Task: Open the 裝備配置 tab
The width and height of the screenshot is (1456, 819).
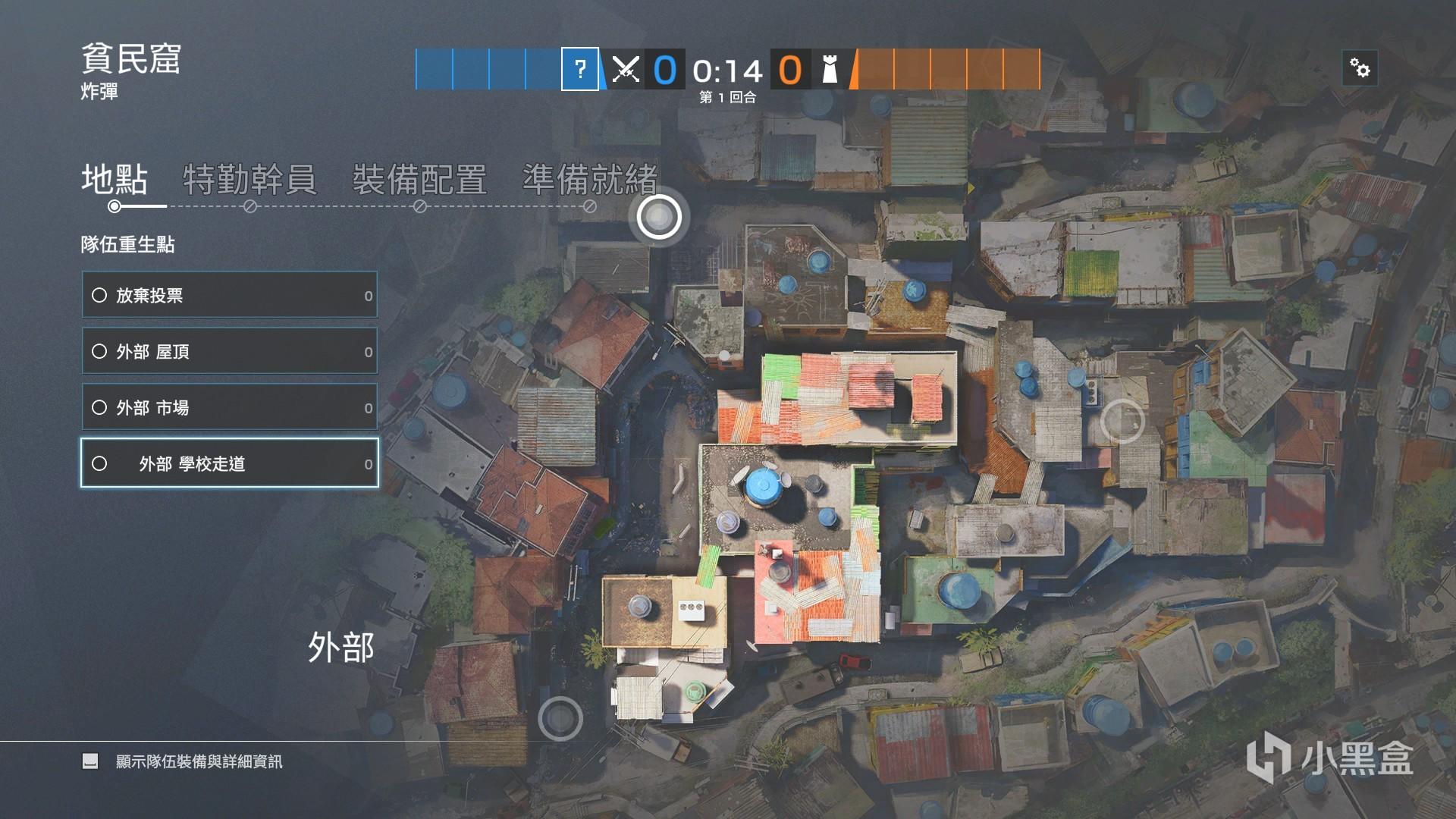Action: (419, 180)
